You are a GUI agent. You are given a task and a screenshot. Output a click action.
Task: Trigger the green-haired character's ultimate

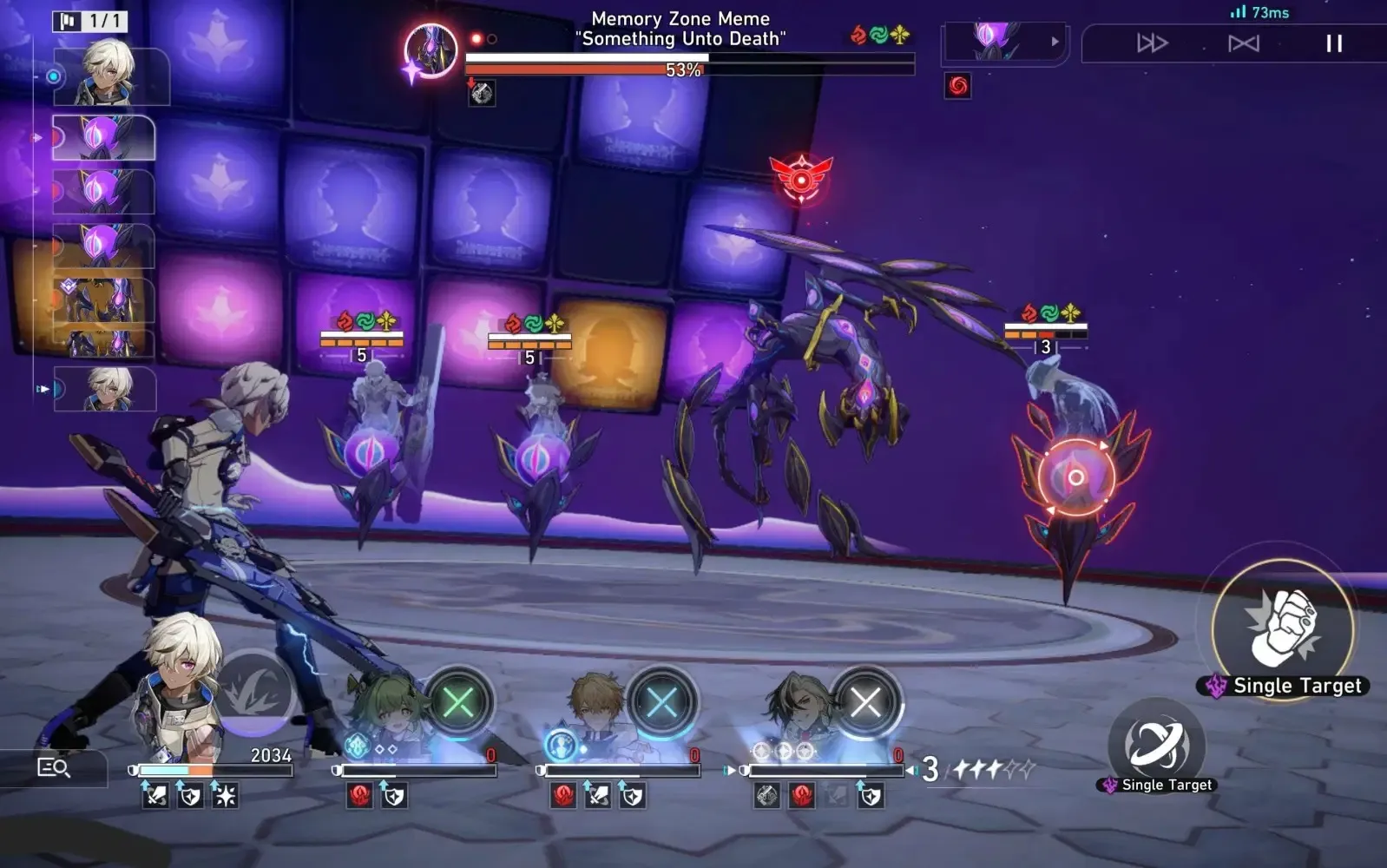458,702
